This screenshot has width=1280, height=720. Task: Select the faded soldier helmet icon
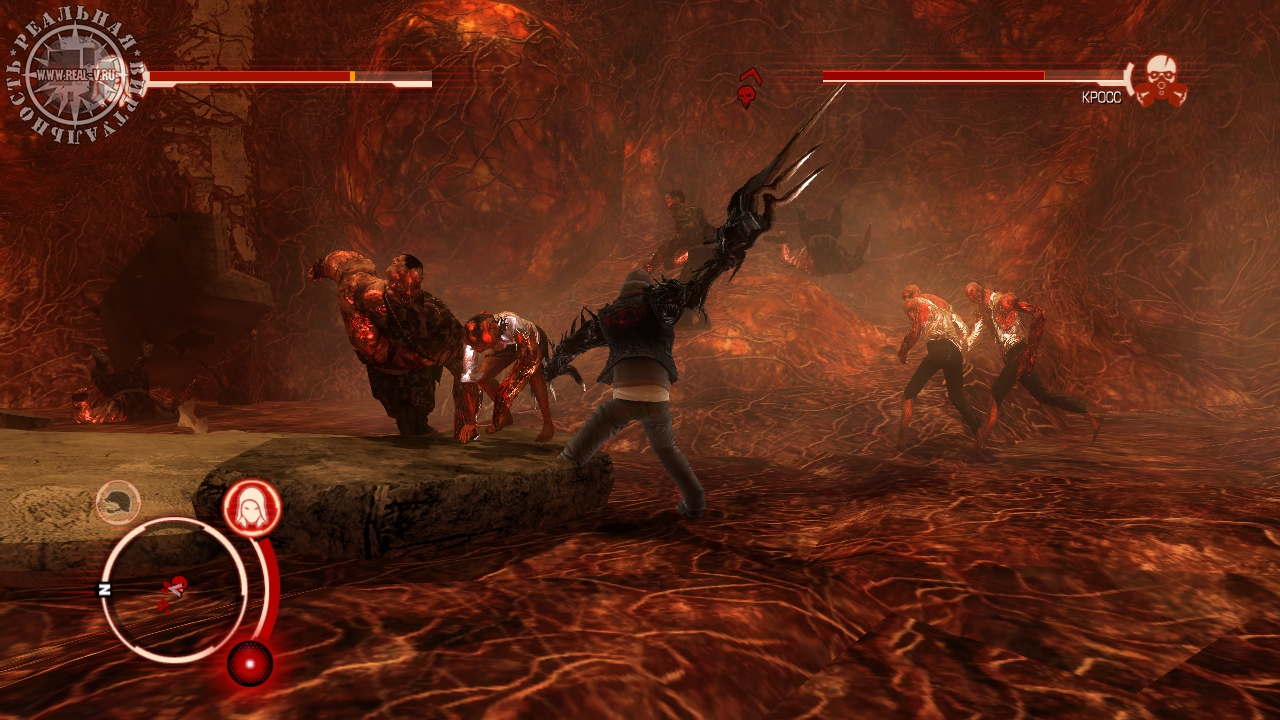118,502
